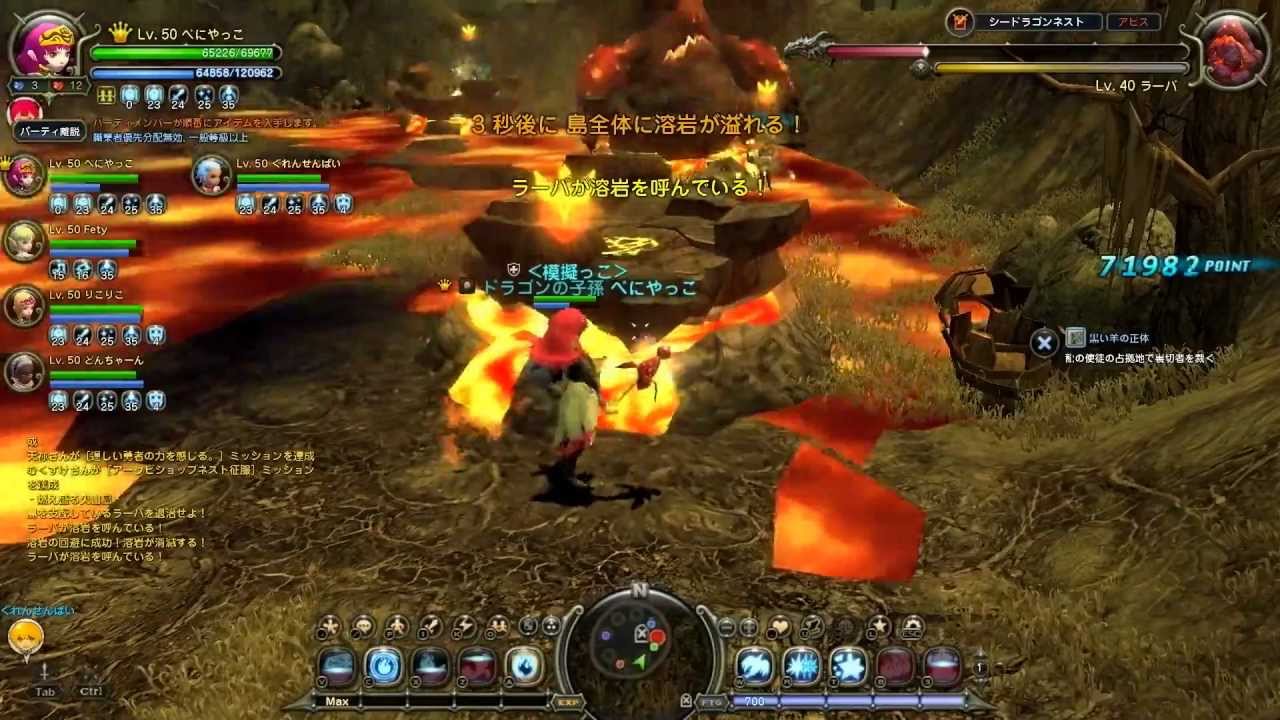Viewport: 1280px width, 720px height.
Task: Switch to the シードラゴンネスト tab
Action: pyautogui.click(x=1035, y=21)
